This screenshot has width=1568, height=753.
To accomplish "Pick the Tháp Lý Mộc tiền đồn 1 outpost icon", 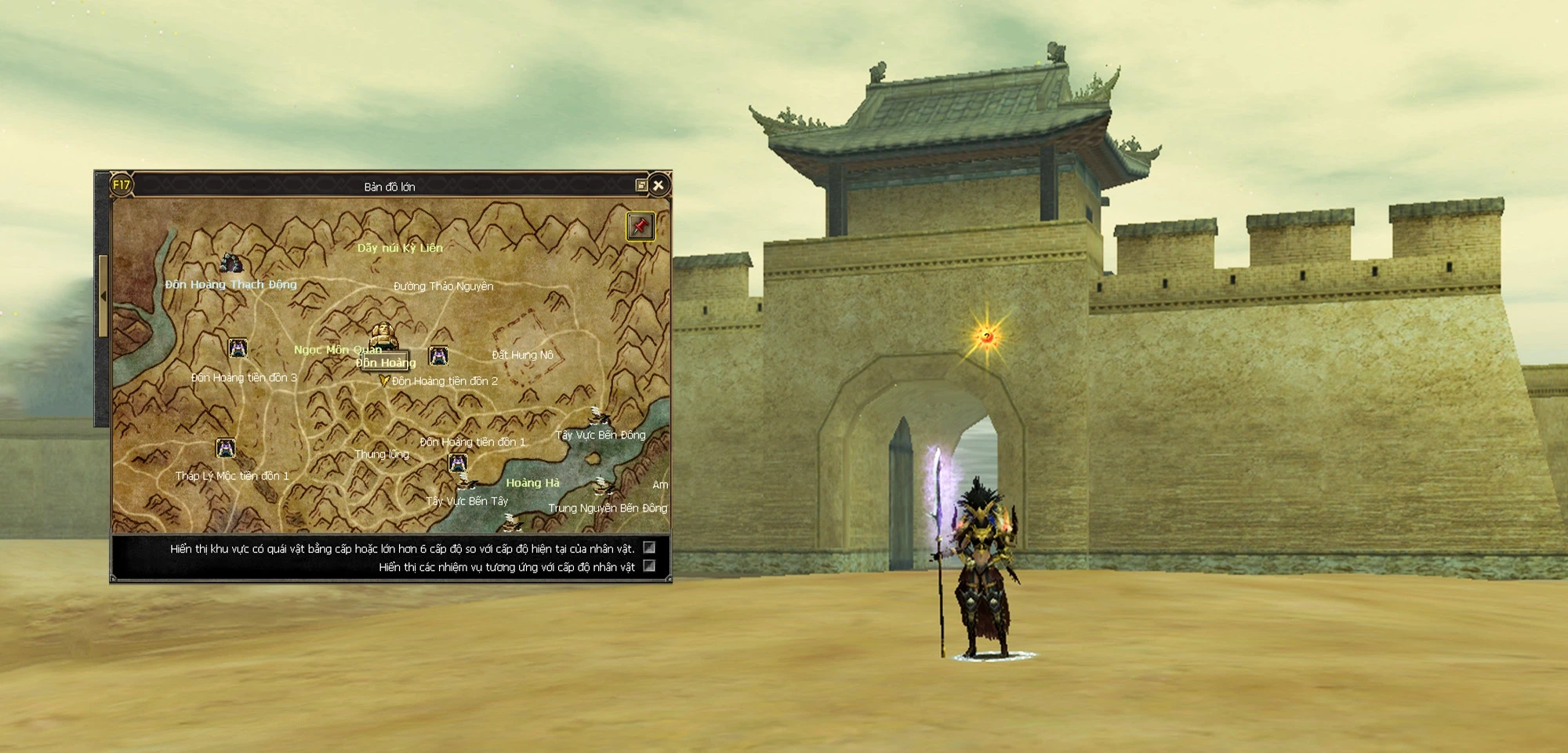I will pyautogui.click(x=226, y=448).
